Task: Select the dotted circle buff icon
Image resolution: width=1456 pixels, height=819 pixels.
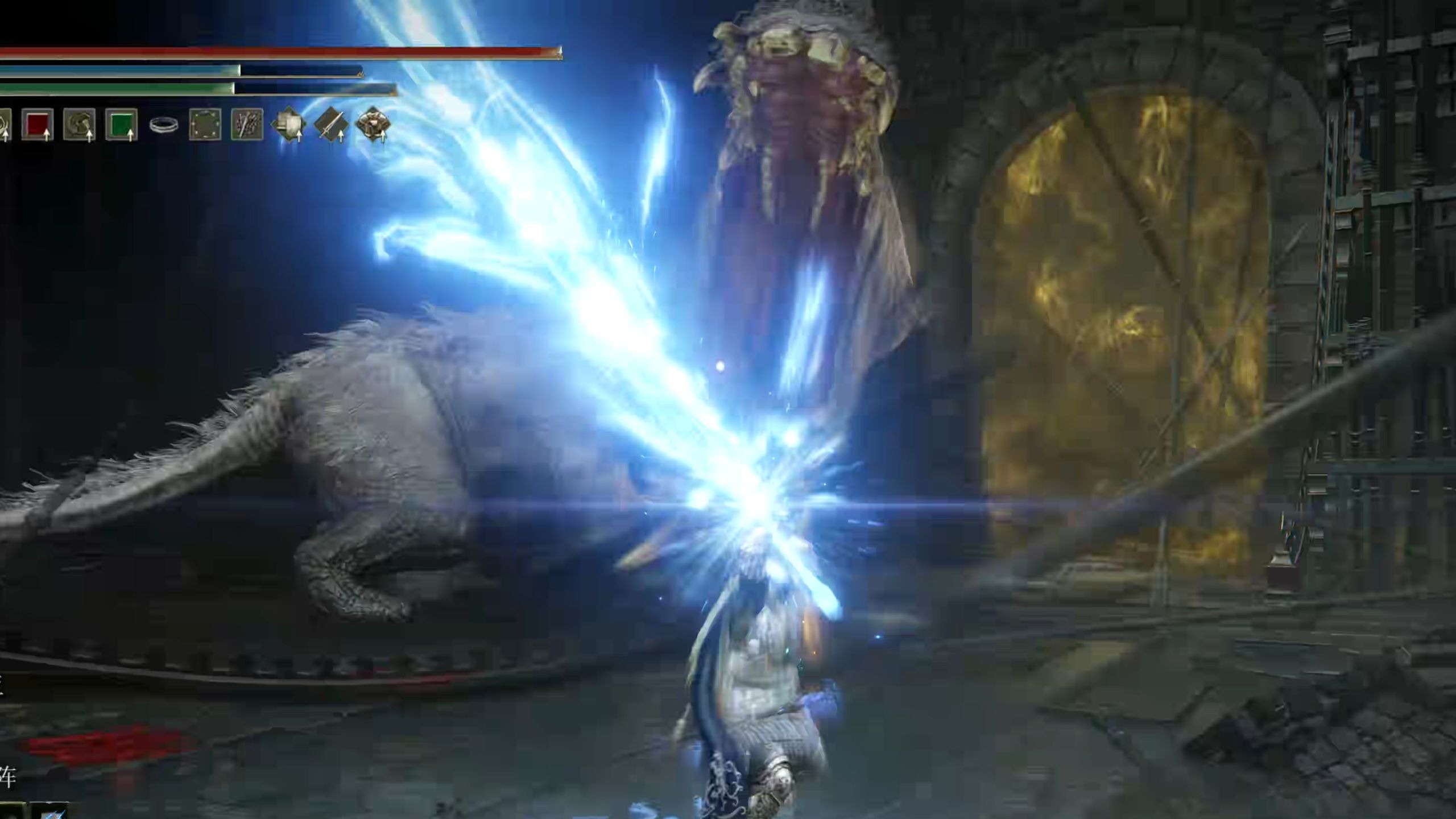Action: coord(205,124)
